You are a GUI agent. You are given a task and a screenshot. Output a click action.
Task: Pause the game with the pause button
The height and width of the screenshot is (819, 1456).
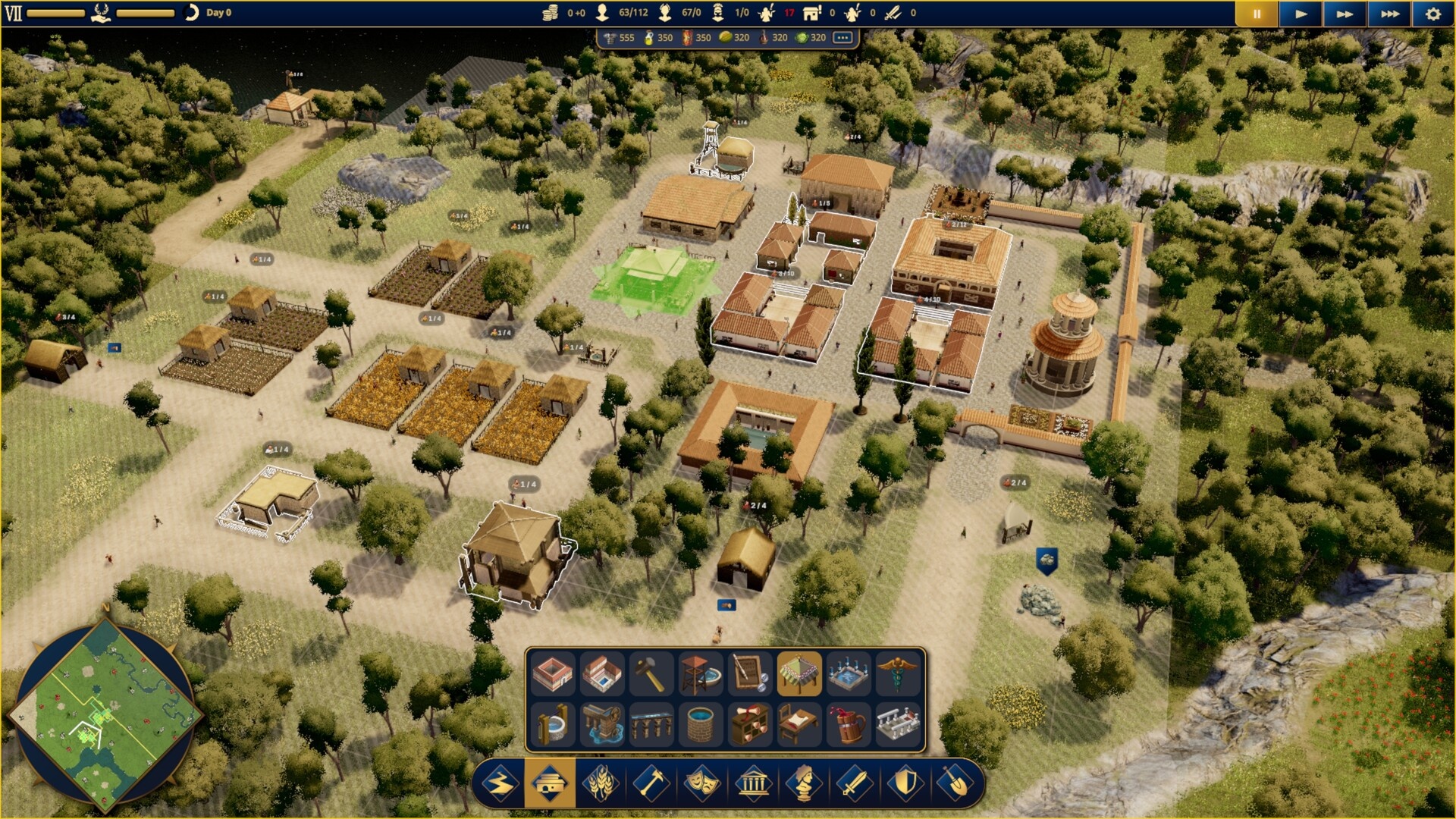1257,14
